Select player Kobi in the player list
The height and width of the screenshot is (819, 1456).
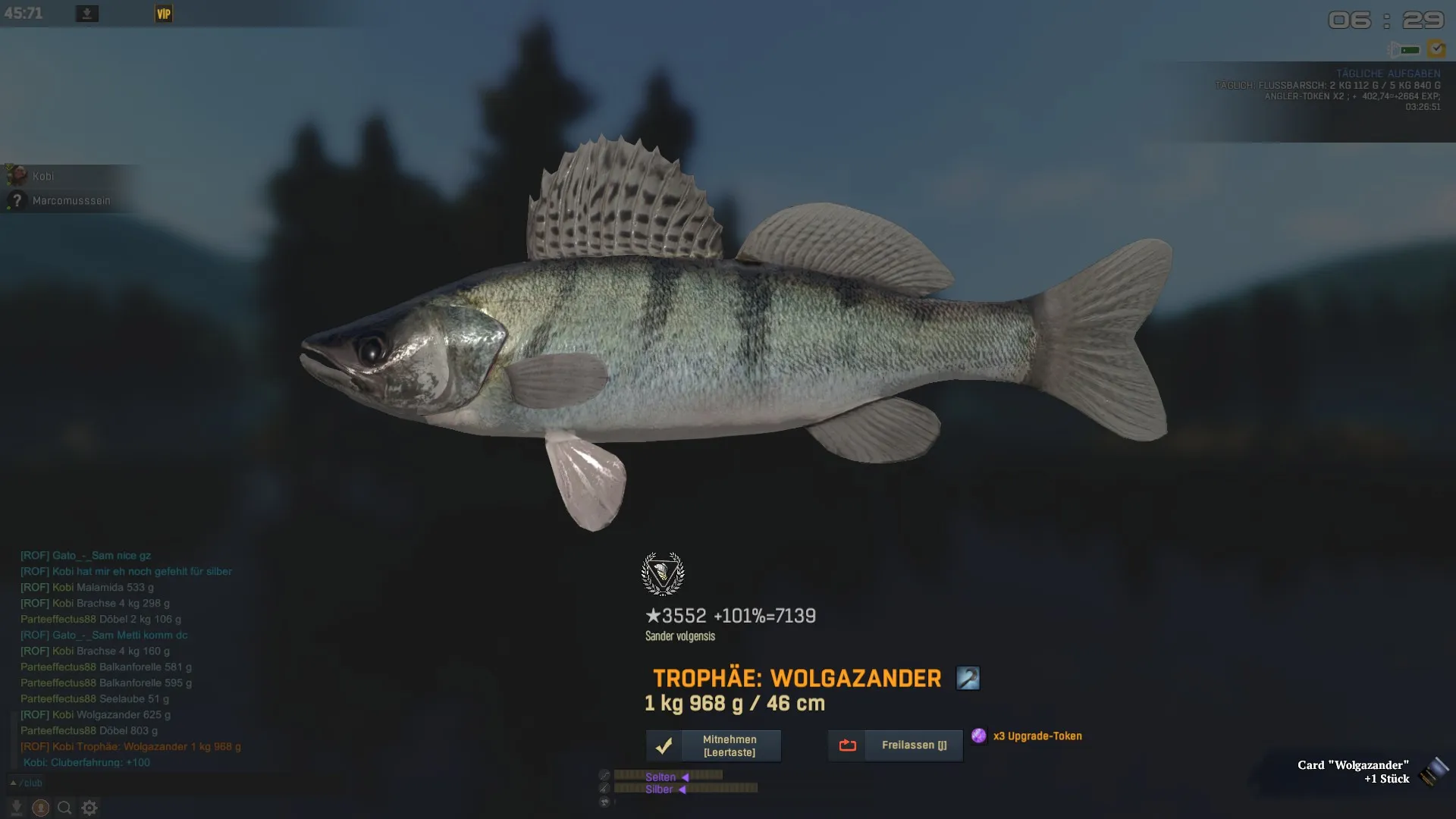tap(42, 176)
